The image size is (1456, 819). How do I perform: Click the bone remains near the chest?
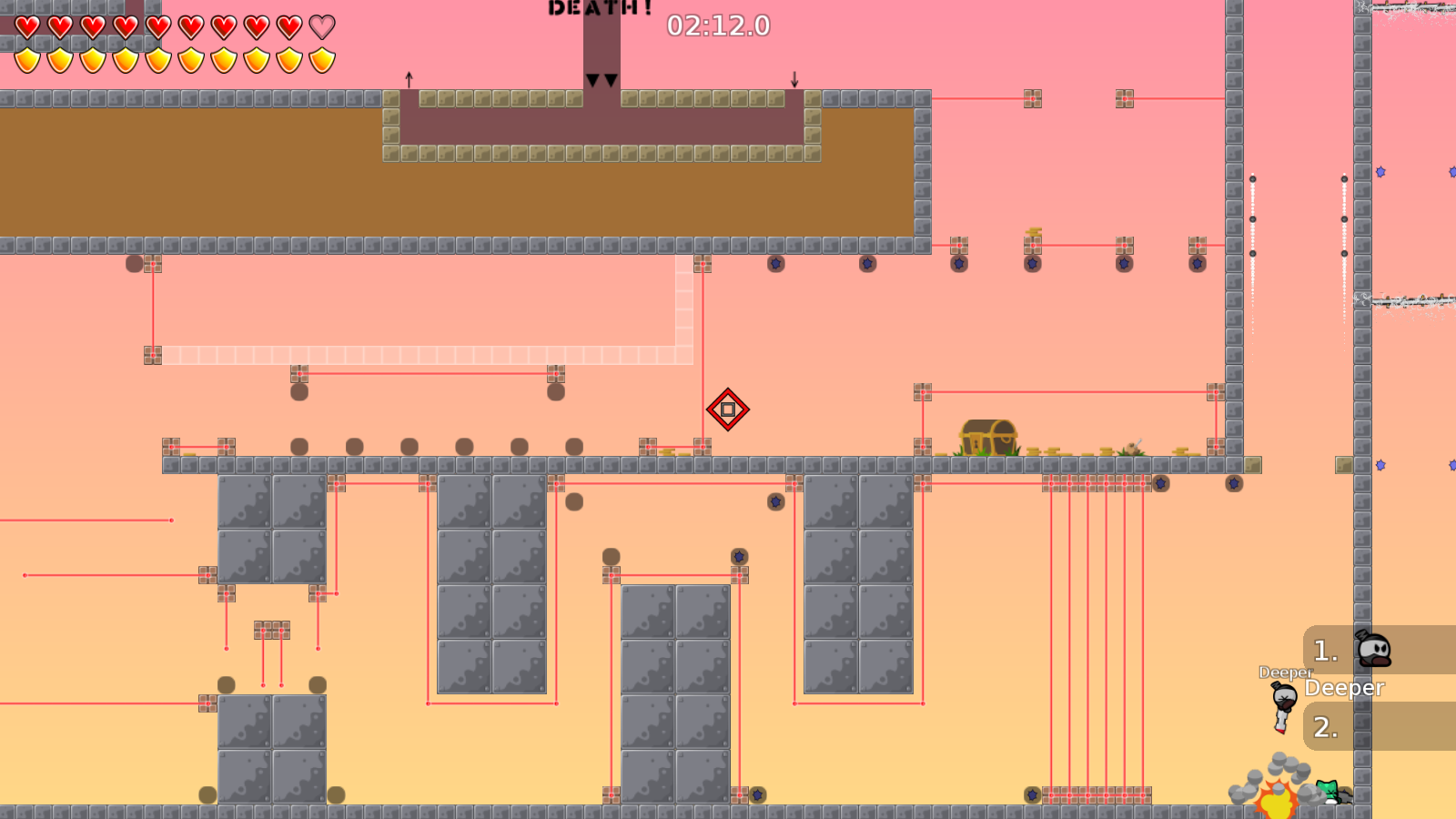tap(1133, 448)
